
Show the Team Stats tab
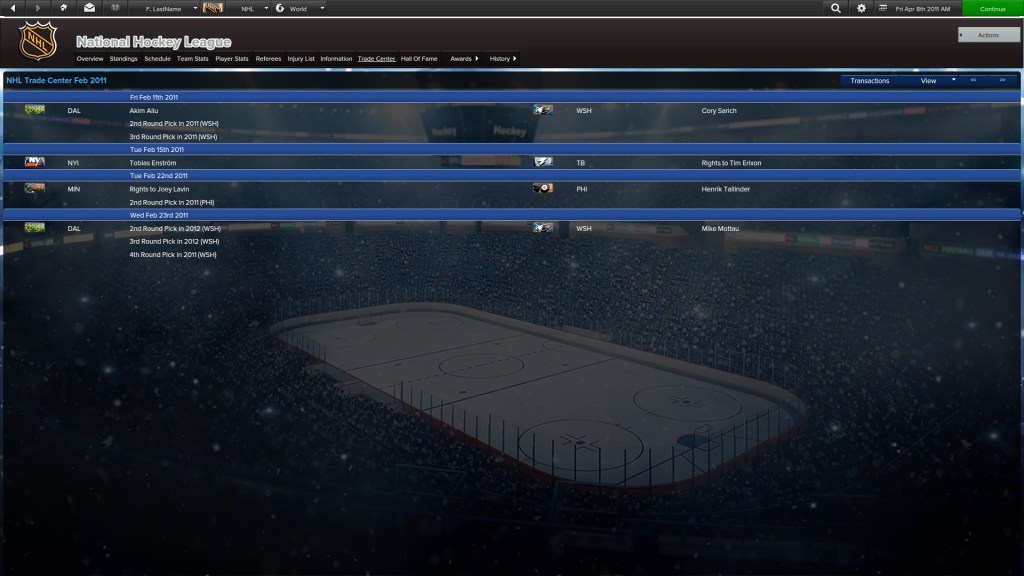(193, 59)
